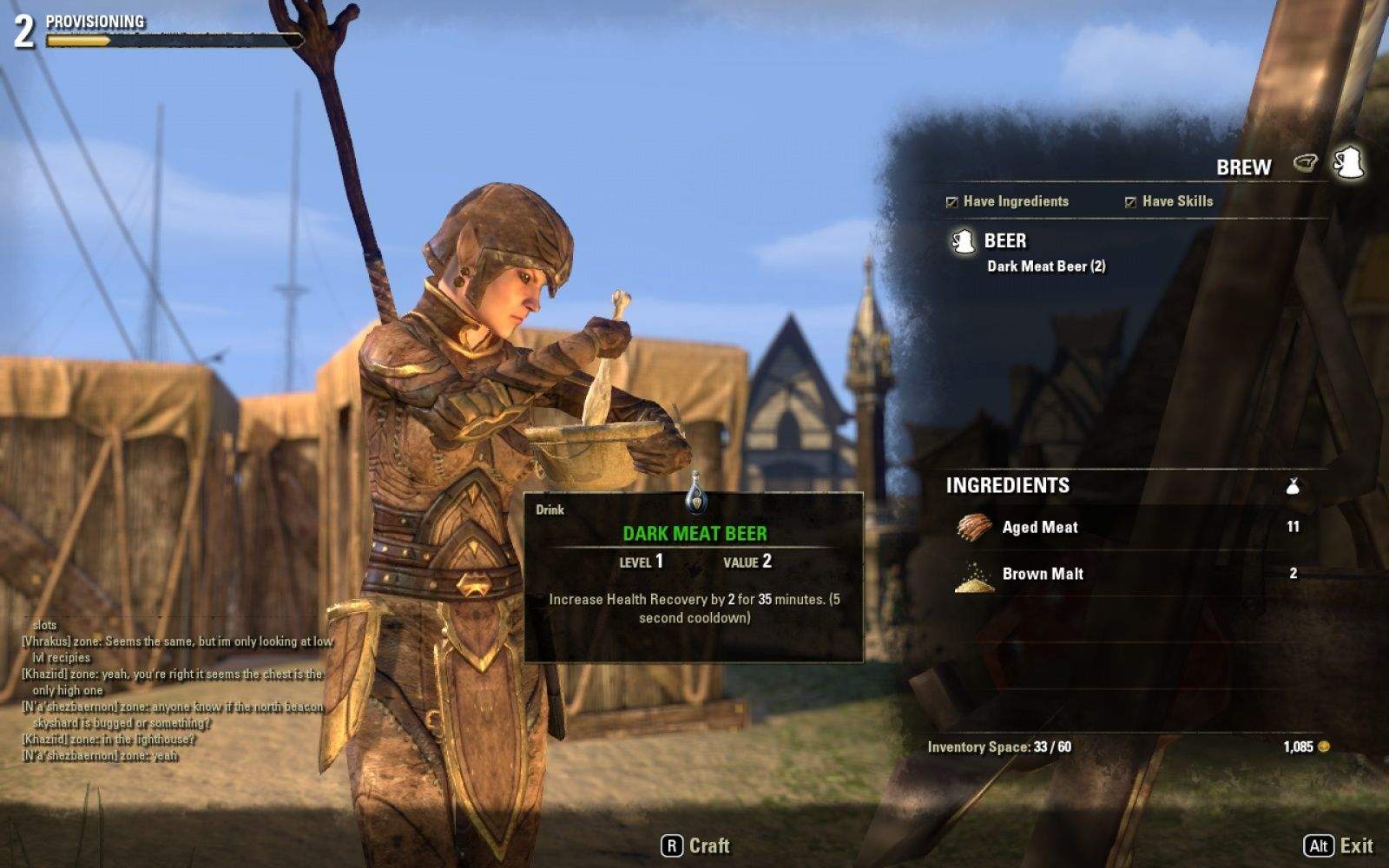Open the zone chat window
Screen dimensions: 1389x868
pos(174,690)
